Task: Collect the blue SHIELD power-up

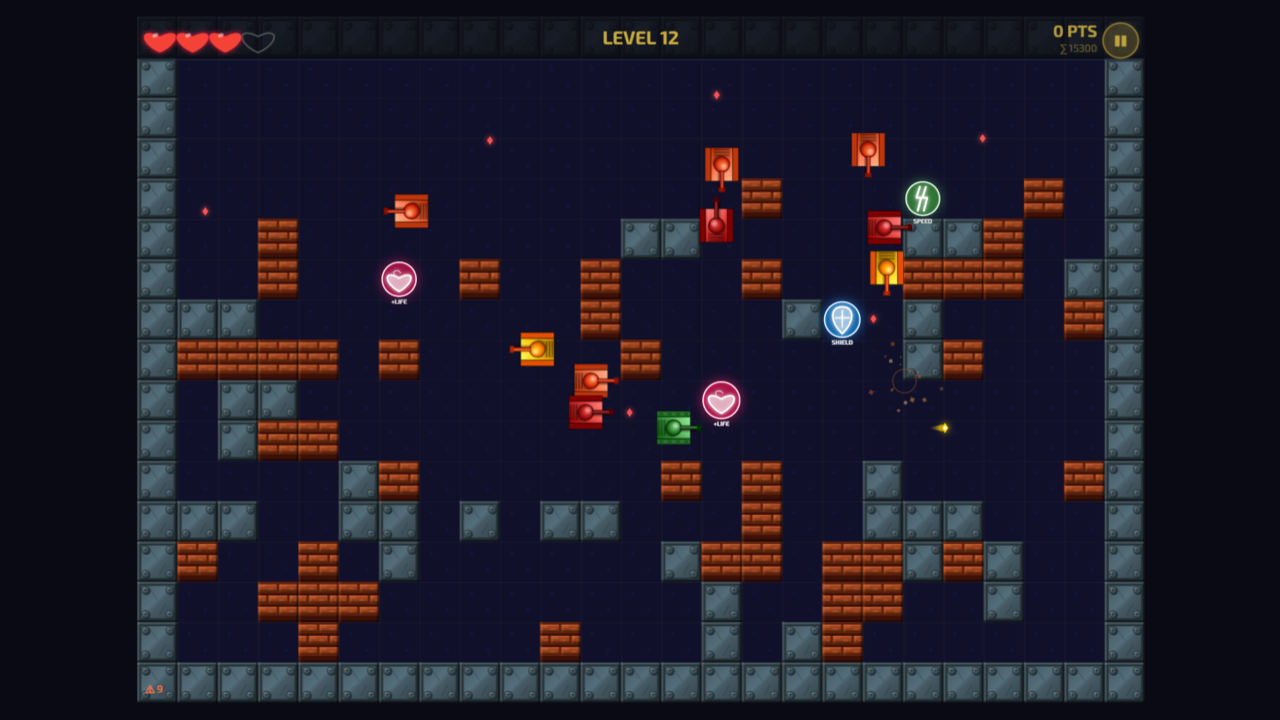Action: pyautogui.click(x=841, y=320)
